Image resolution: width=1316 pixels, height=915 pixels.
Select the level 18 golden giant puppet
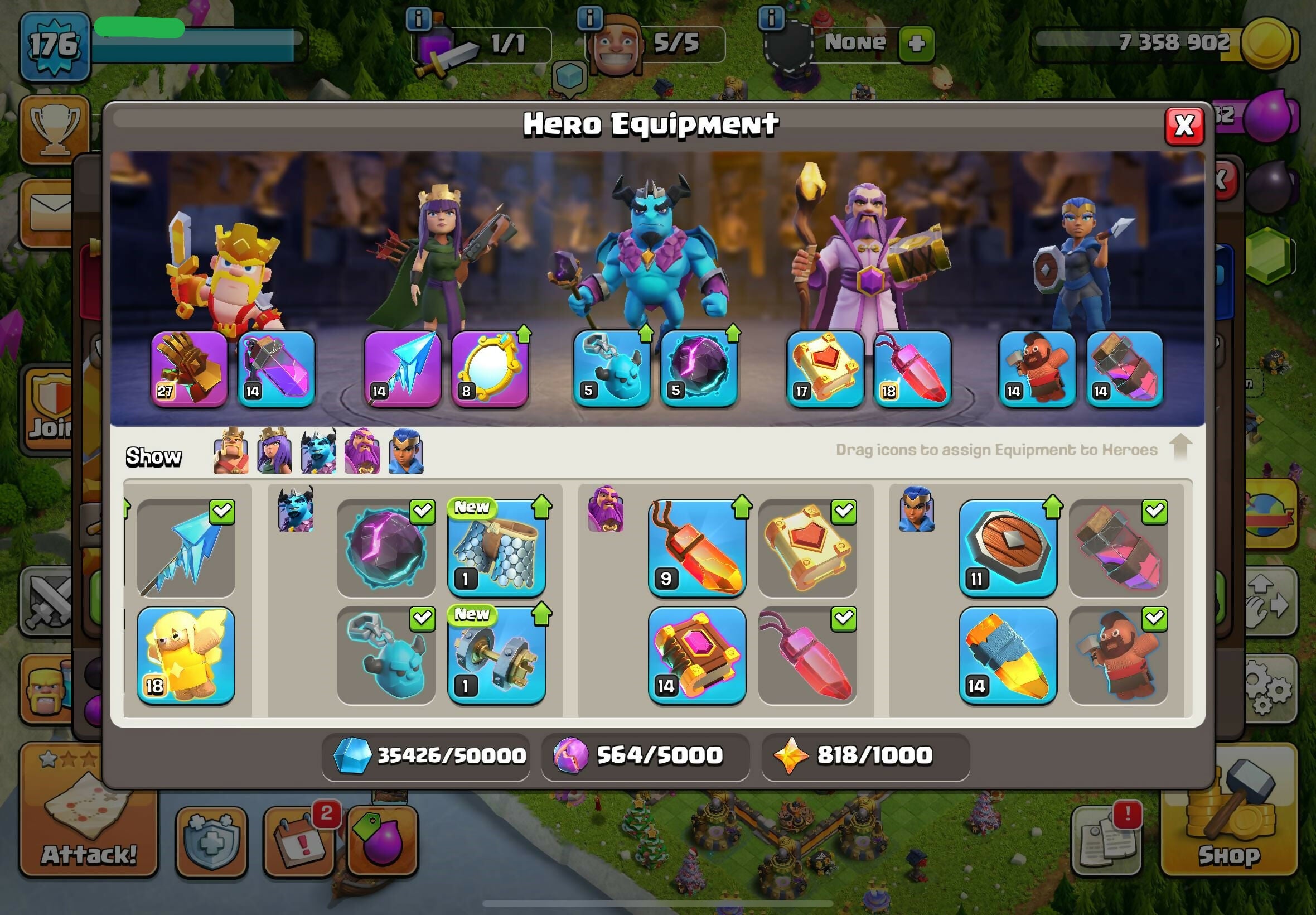186,656
